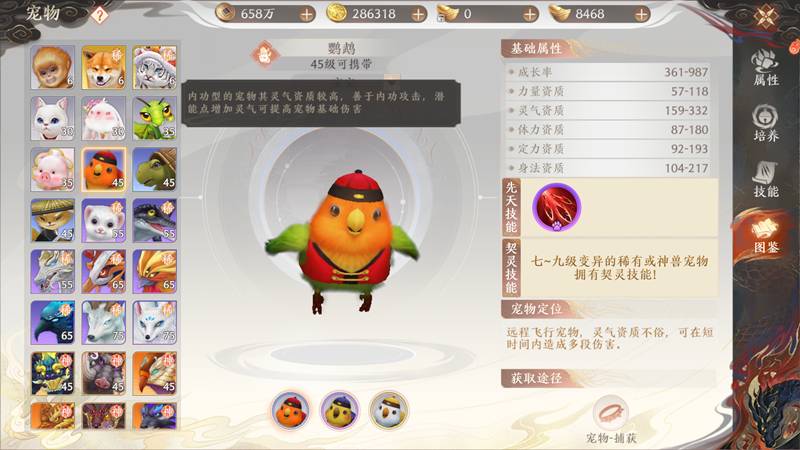800x450 pixels.
Task: Pick the white cat pet portrait
Action: point(52,118)
